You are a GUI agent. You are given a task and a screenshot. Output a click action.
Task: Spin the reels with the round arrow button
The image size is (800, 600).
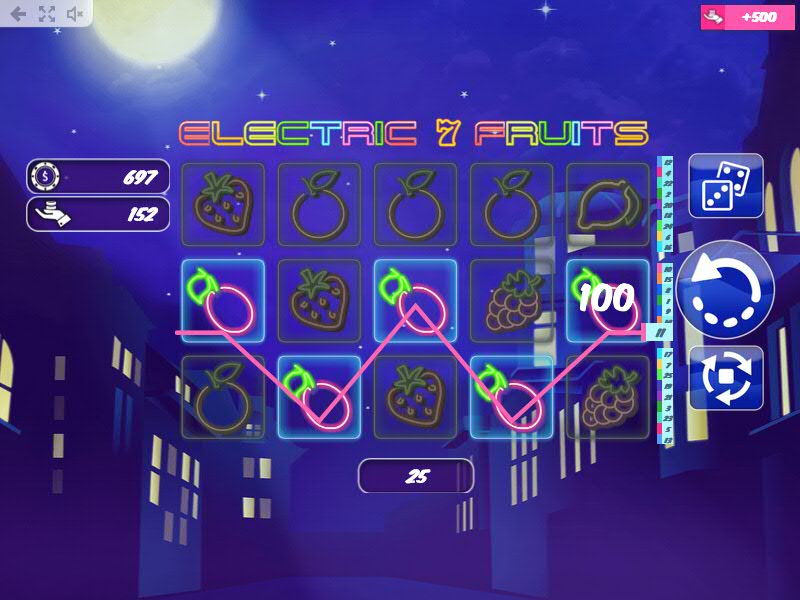pyautogui.click(x=725, y=291)
